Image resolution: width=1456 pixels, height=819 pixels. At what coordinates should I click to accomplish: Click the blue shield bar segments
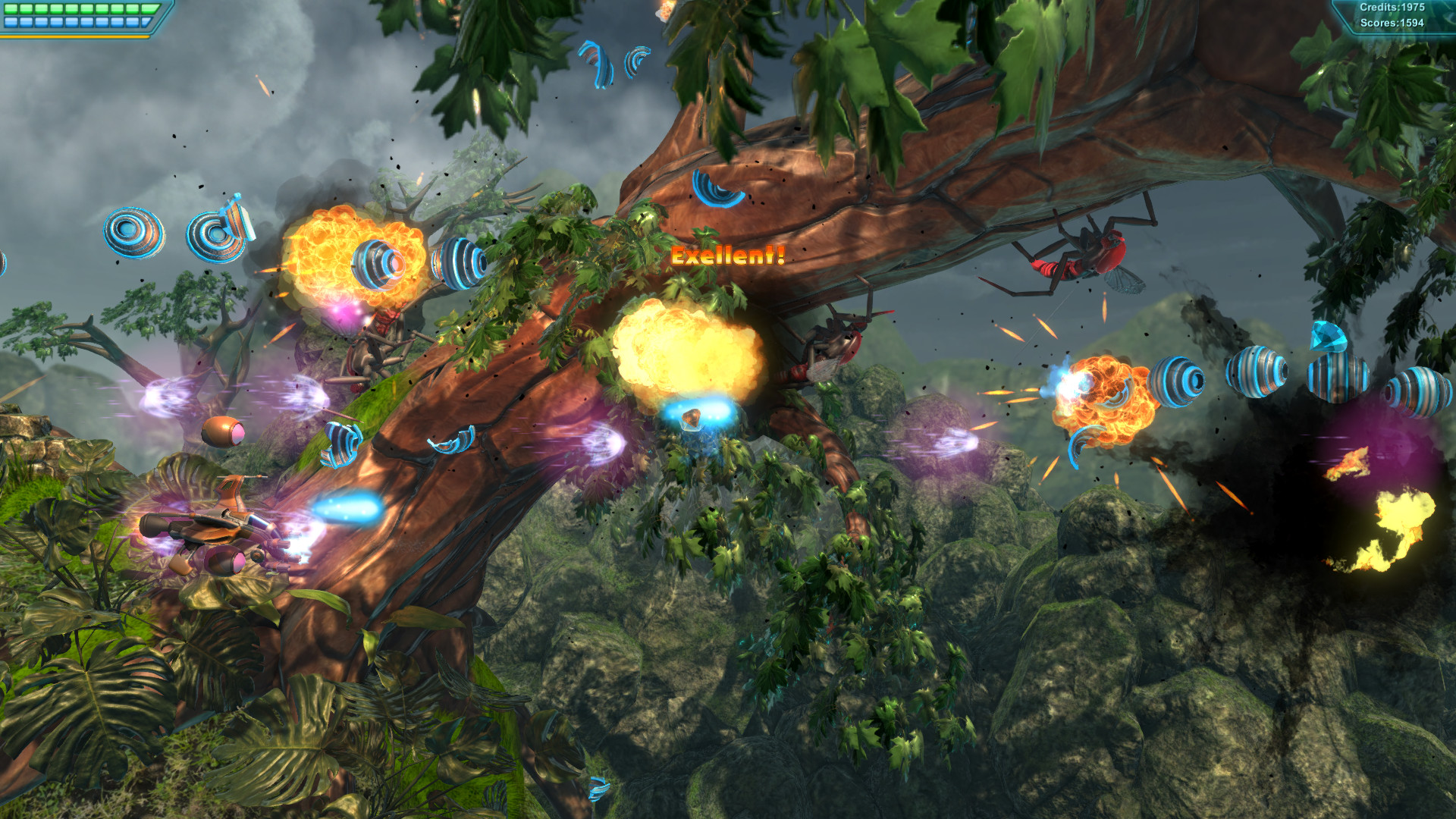[x=72, y=22]
